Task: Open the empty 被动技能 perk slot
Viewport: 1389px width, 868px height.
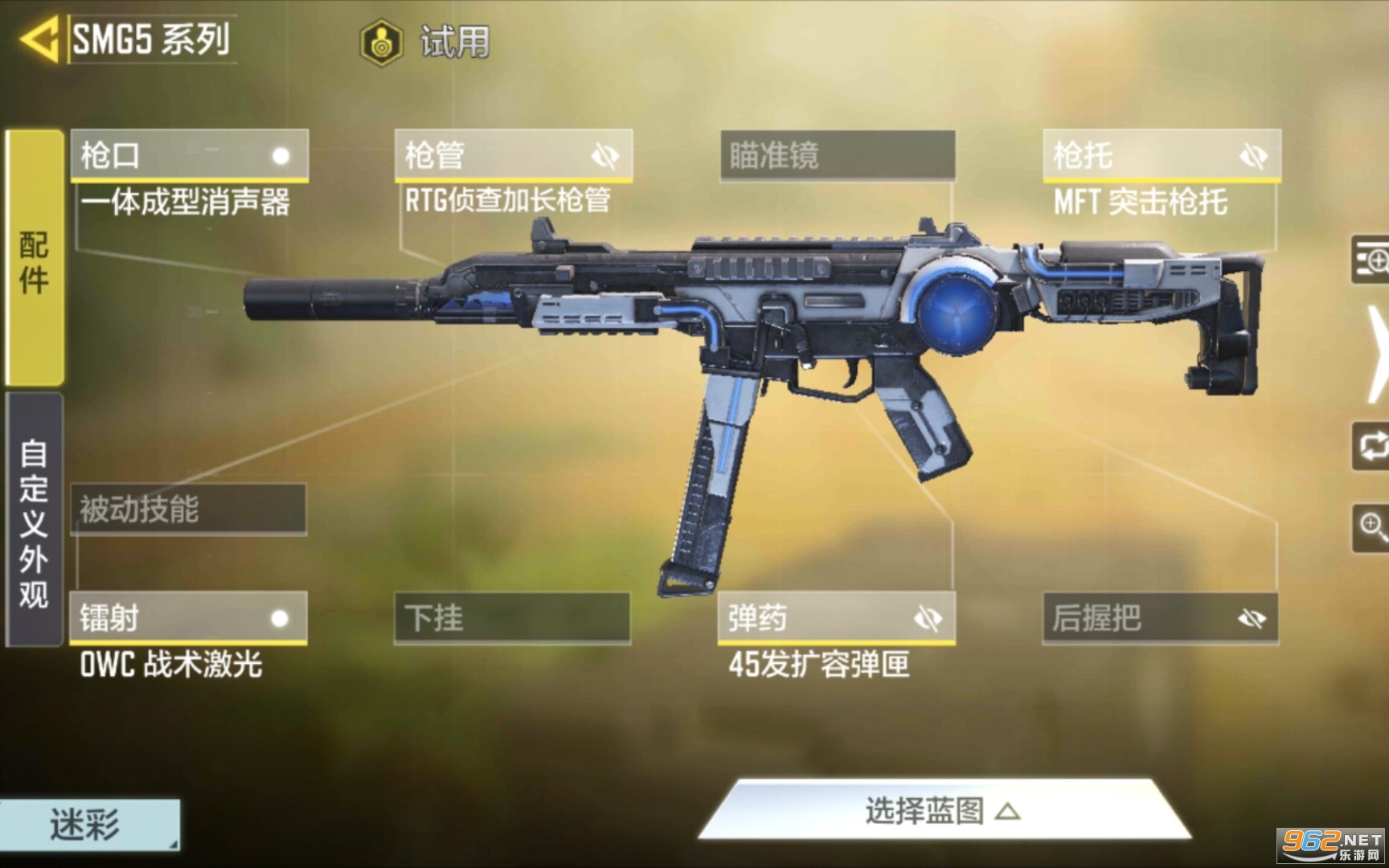Action: tap(189, 509)
